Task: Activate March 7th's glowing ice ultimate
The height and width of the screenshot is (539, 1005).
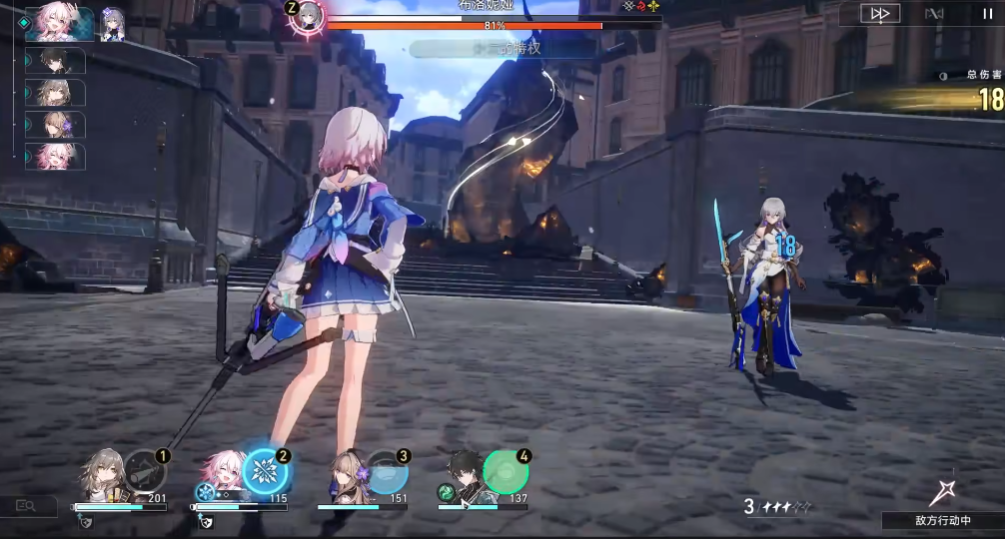Action: tap(265, 473)
